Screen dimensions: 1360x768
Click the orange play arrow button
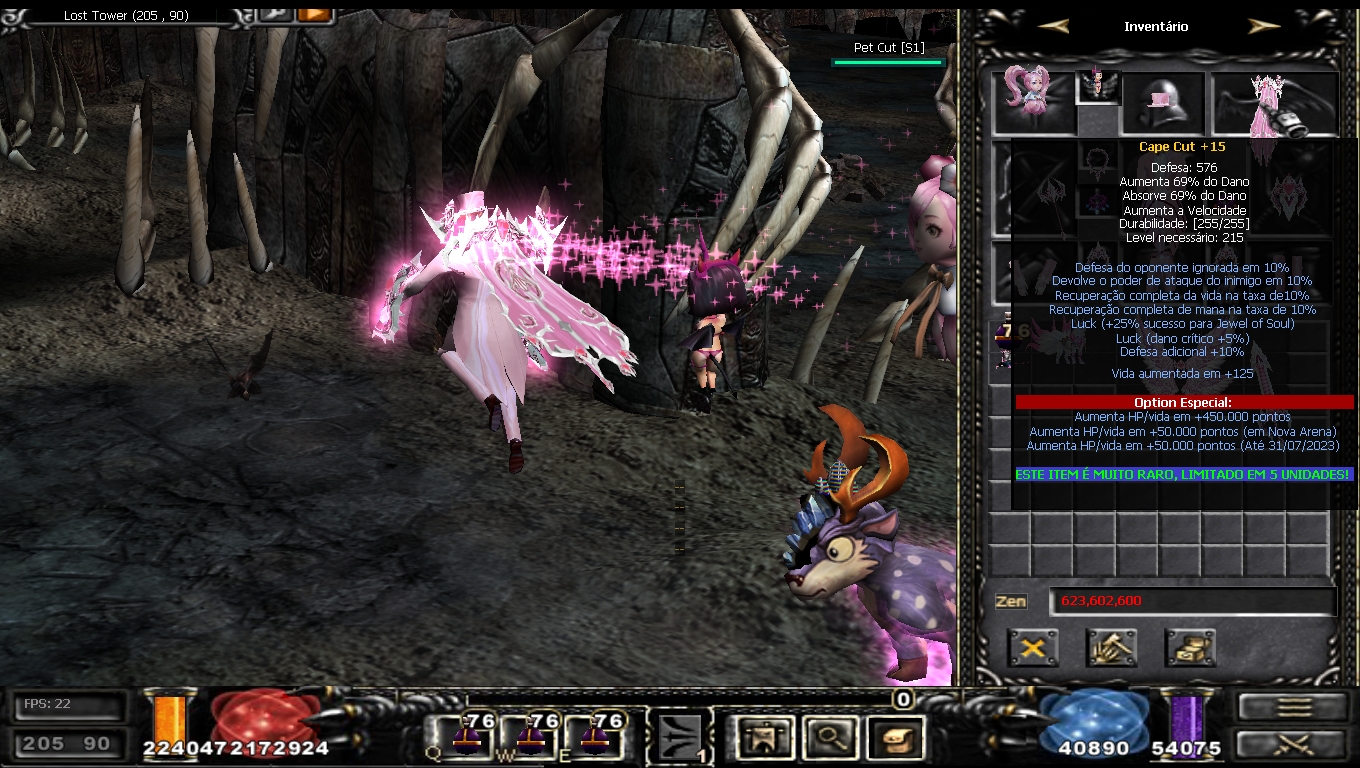point(313,14)
